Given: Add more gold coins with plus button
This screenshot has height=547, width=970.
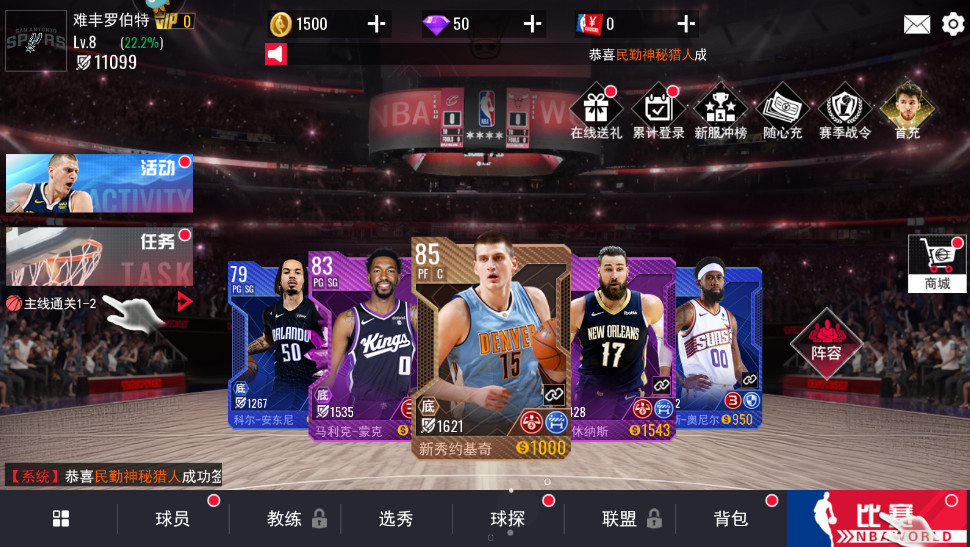Looking at the screenshot, I should [x=377, y=24].
